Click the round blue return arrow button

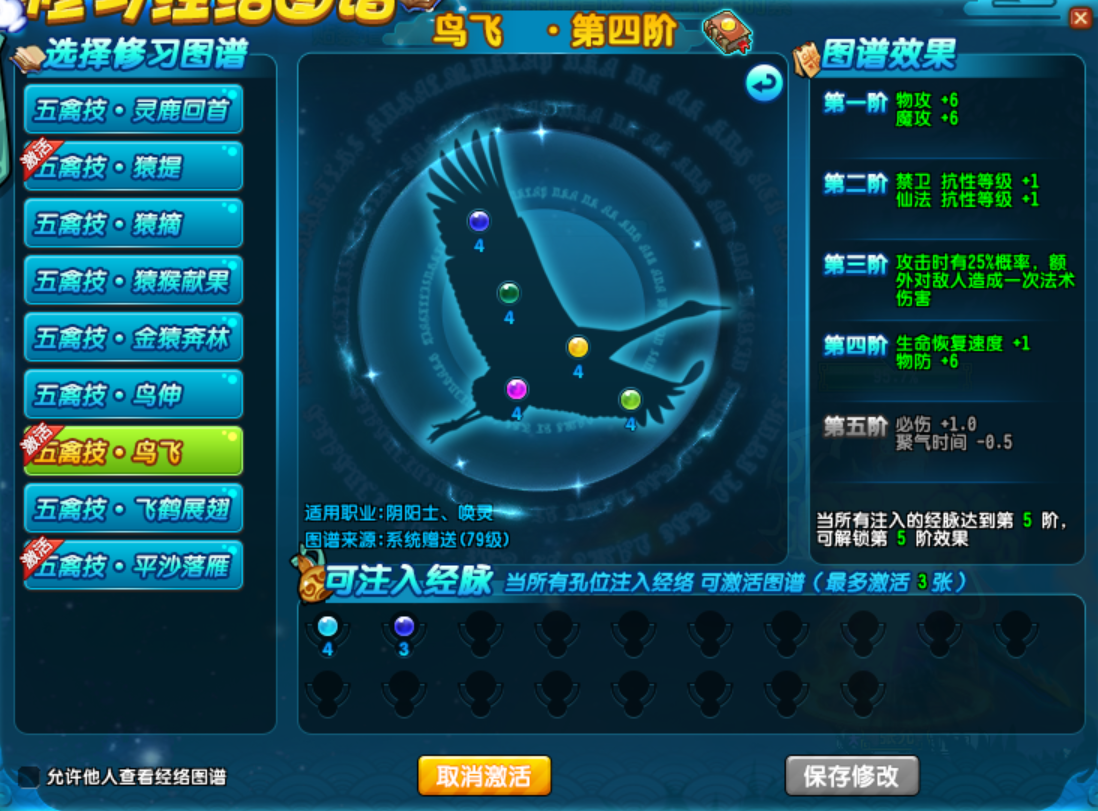click(765, 84)
